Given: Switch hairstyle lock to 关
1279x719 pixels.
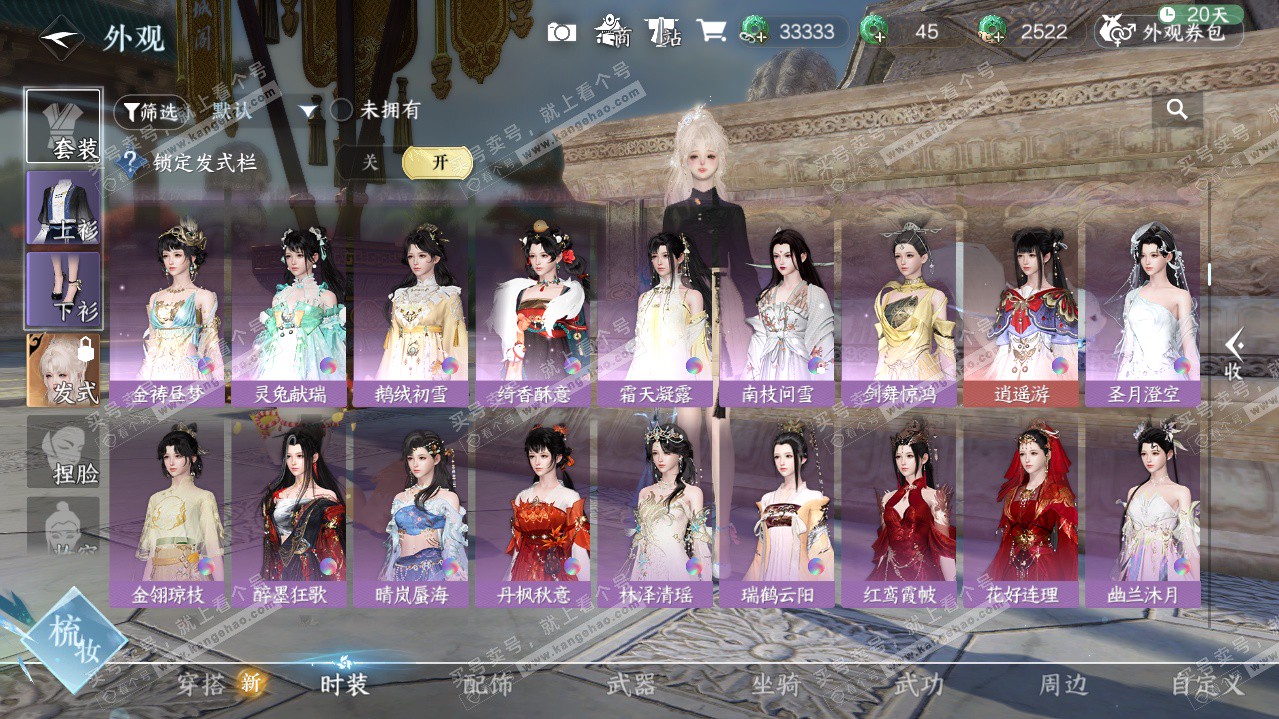Looking at the screenshot, I should pyautogui.click(x=370, y=163).
